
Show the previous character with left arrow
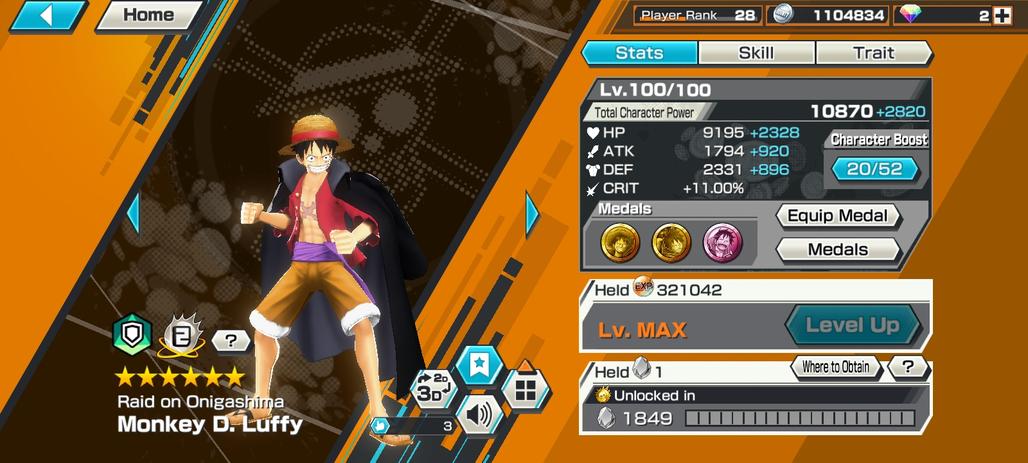coord(132,213)
